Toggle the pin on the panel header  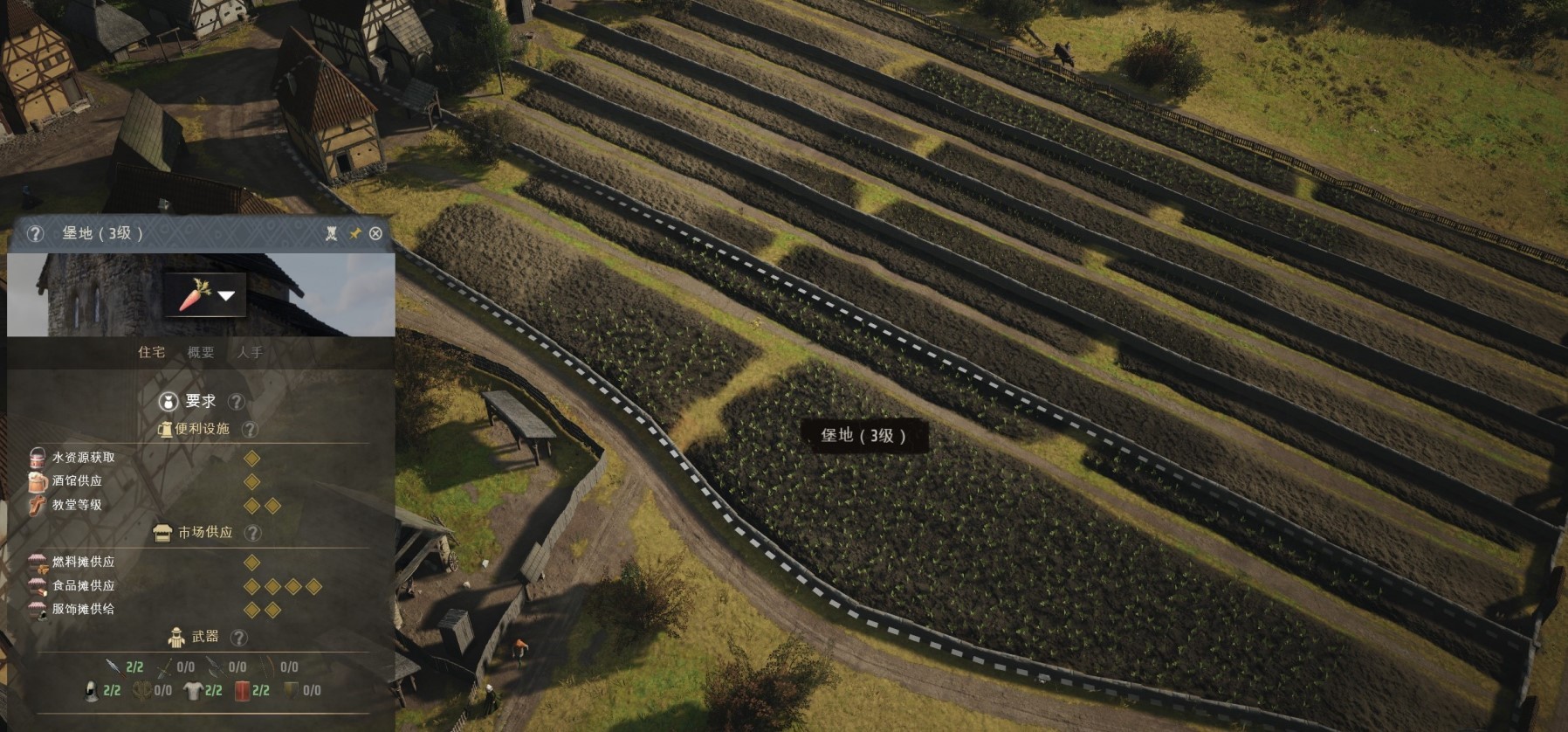354,233
